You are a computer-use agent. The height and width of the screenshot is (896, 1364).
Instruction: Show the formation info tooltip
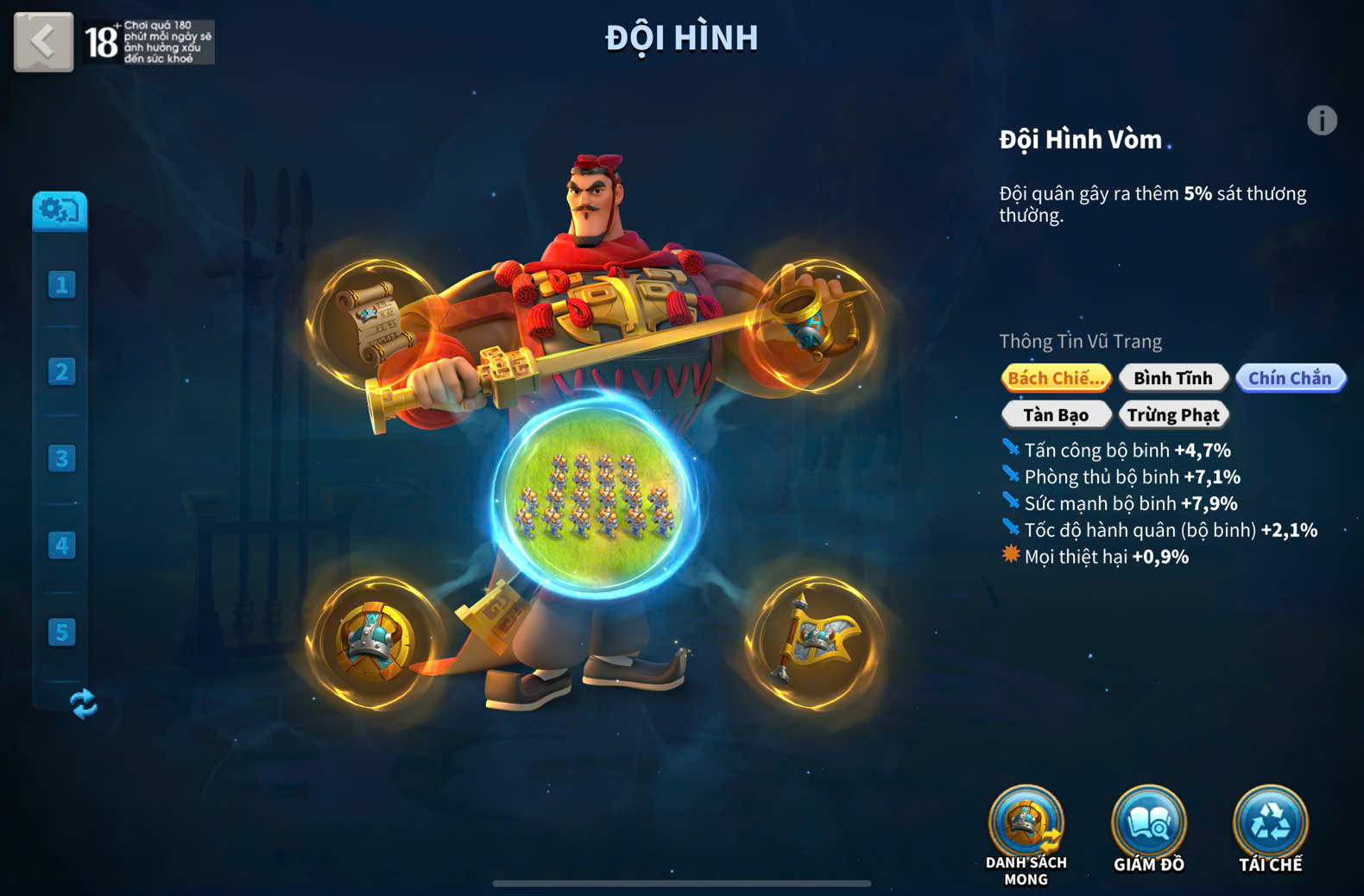[1321, 121]
